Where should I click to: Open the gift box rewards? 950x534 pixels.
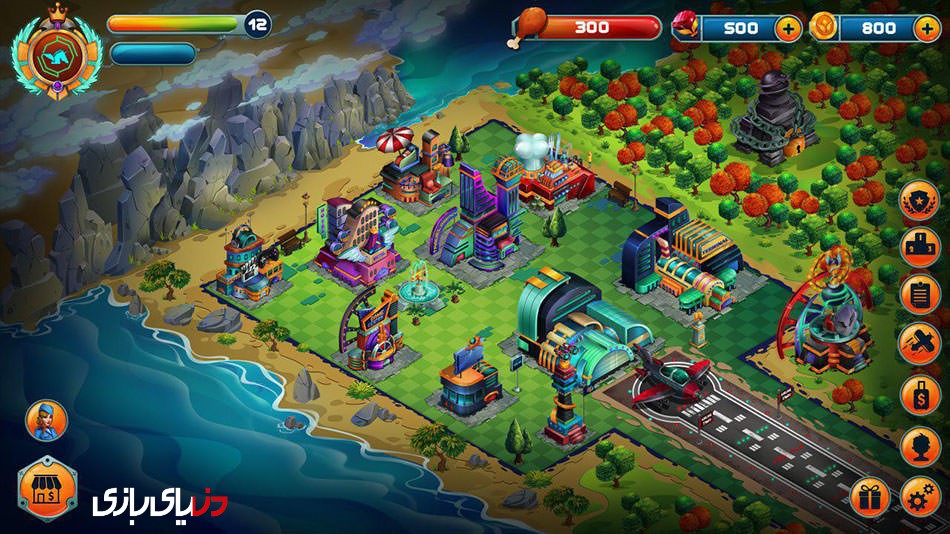(869, 495)
